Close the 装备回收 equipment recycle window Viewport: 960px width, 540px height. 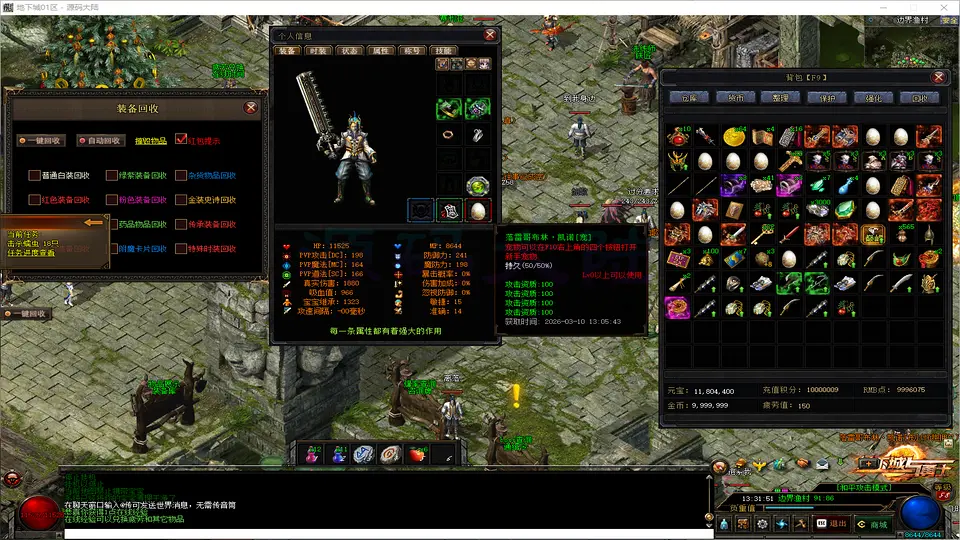(x=250, y=108)
